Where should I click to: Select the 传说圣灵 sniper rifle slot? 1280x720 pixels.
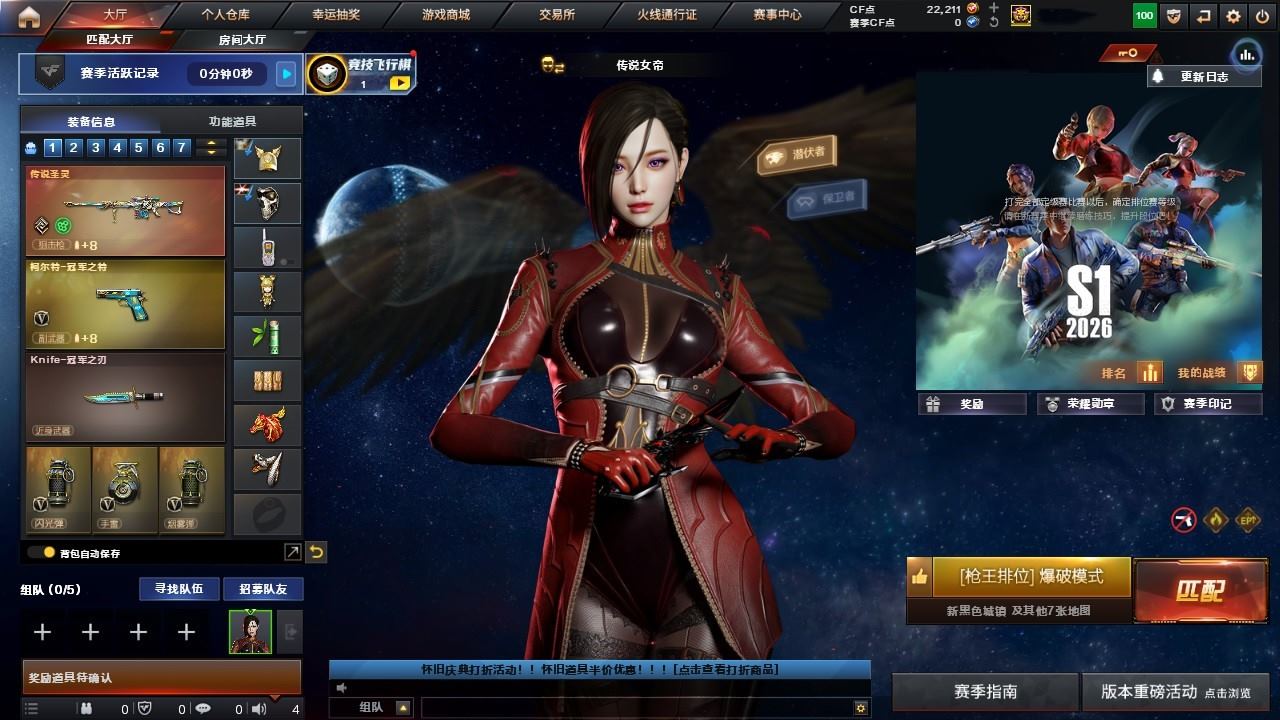pyautogui.click(x=125, y=211)
